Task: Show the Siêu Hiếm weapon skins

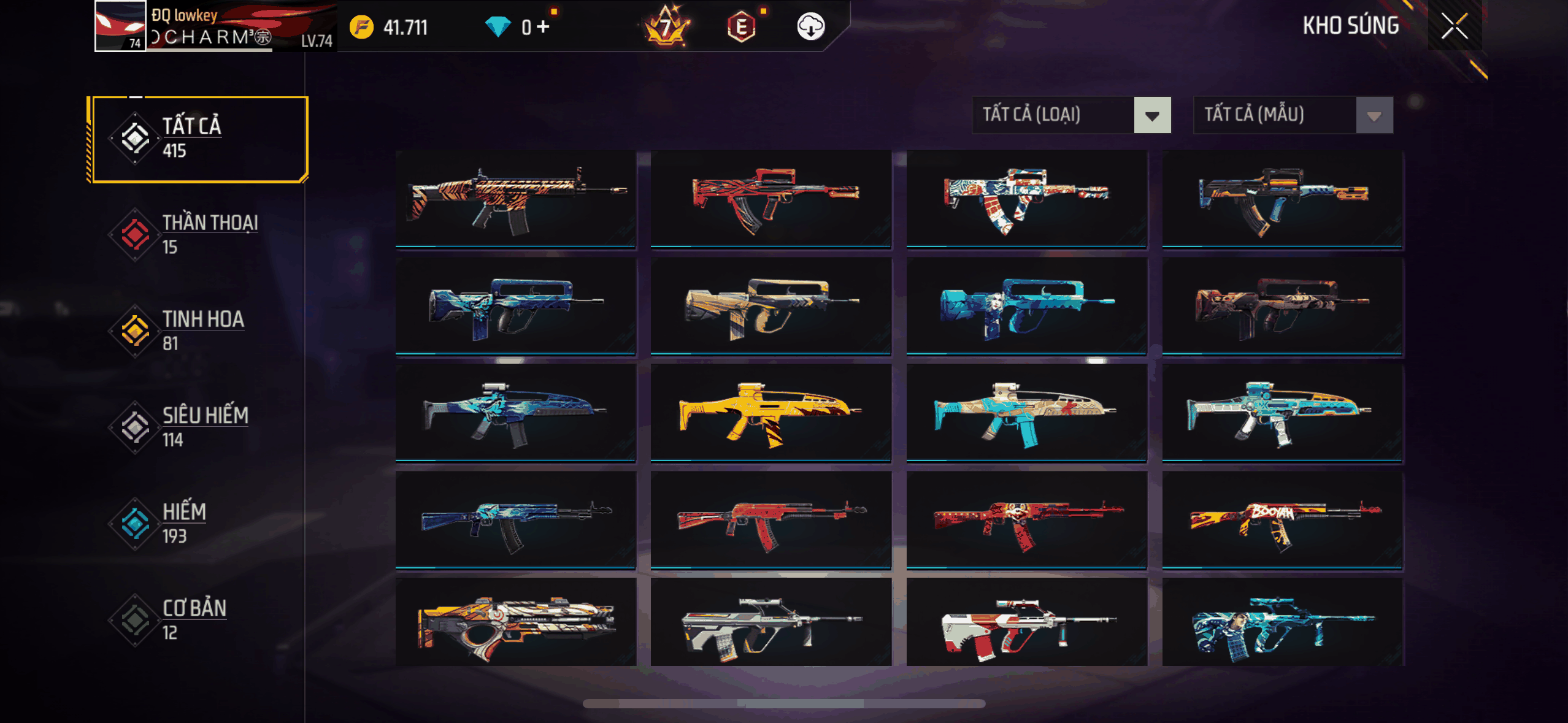Action: (x=199, y=427)
